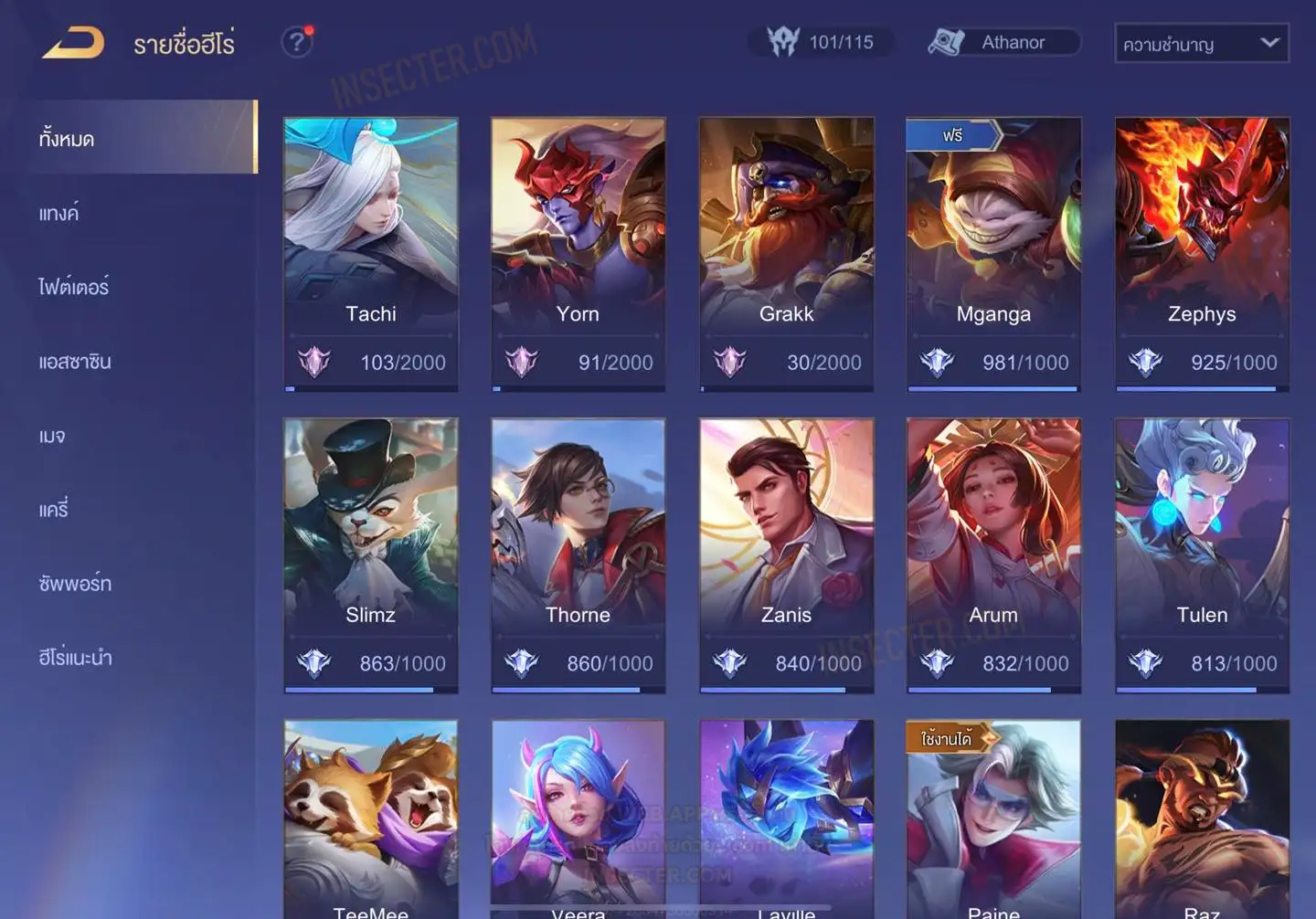1316x919 pixels.
Task: Switch to the แทงค์ tank tab
Action: [x=58, y=213]
